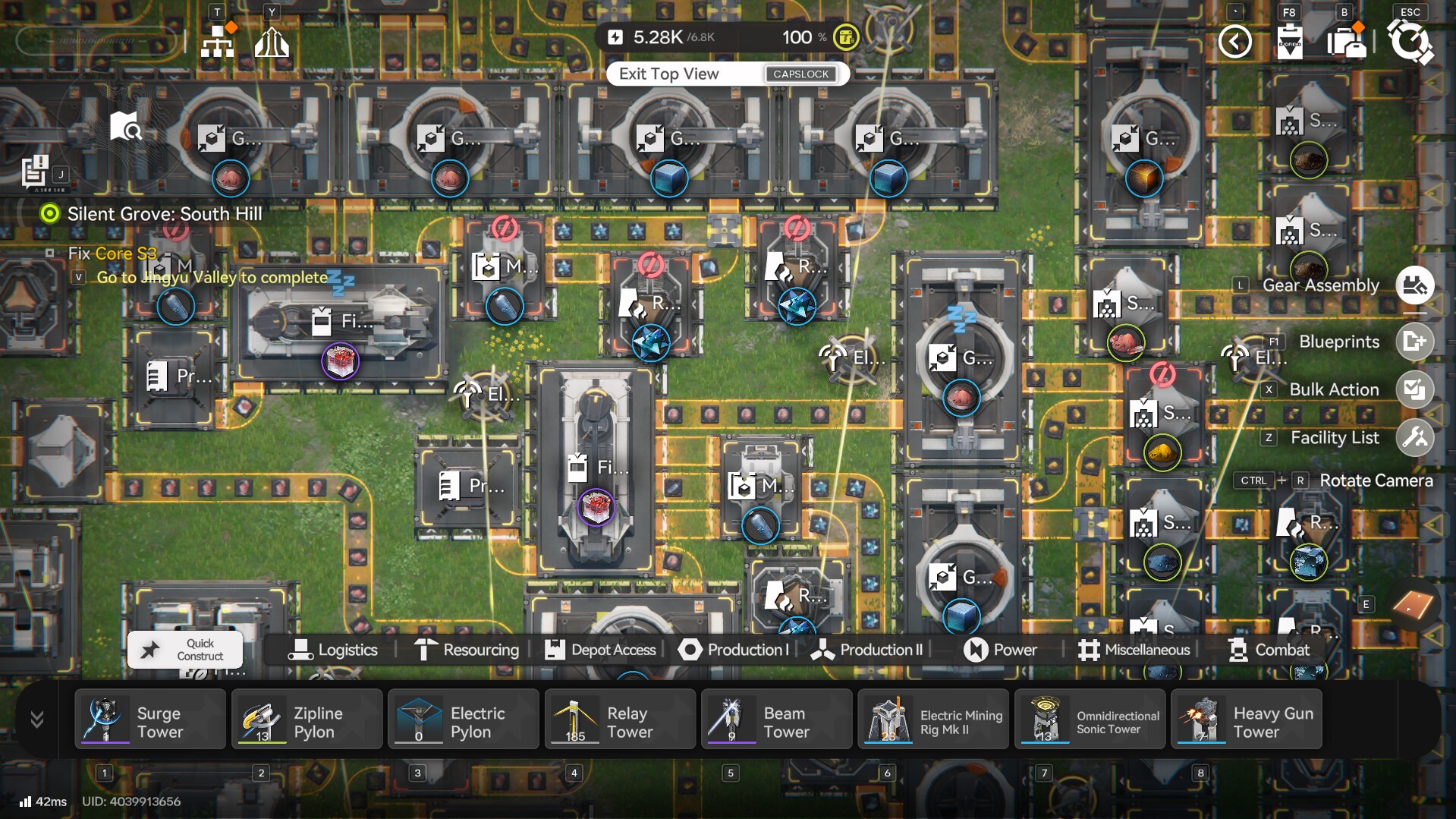Activate Bulk Action mode
Viewport: 1456px width, 819px height.
(x=1414, y=389)
